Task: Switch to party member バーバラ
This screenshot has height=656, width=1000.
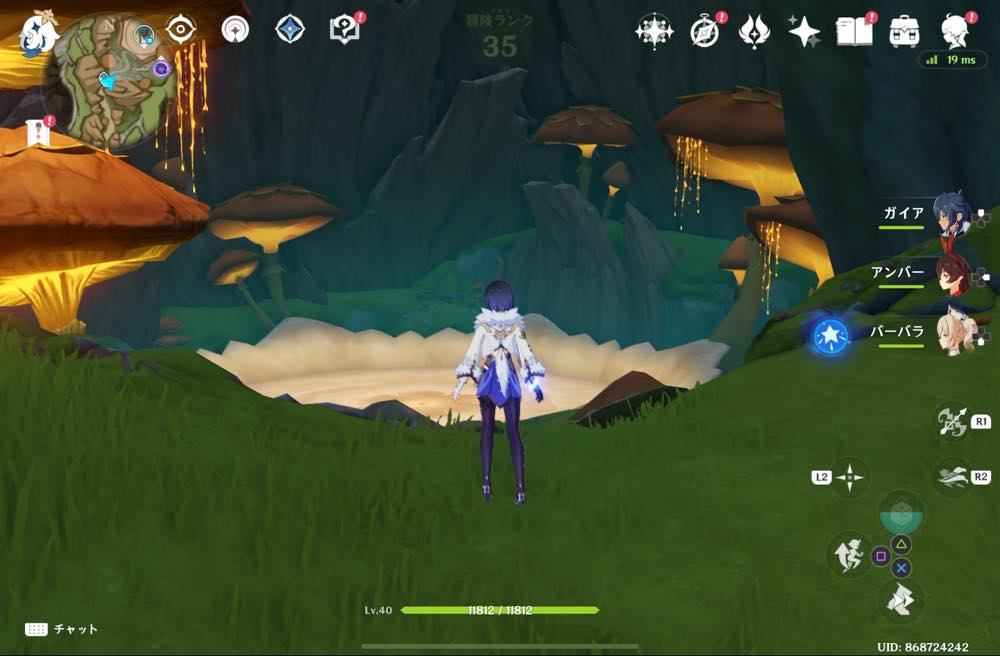Action: (950, 334)
